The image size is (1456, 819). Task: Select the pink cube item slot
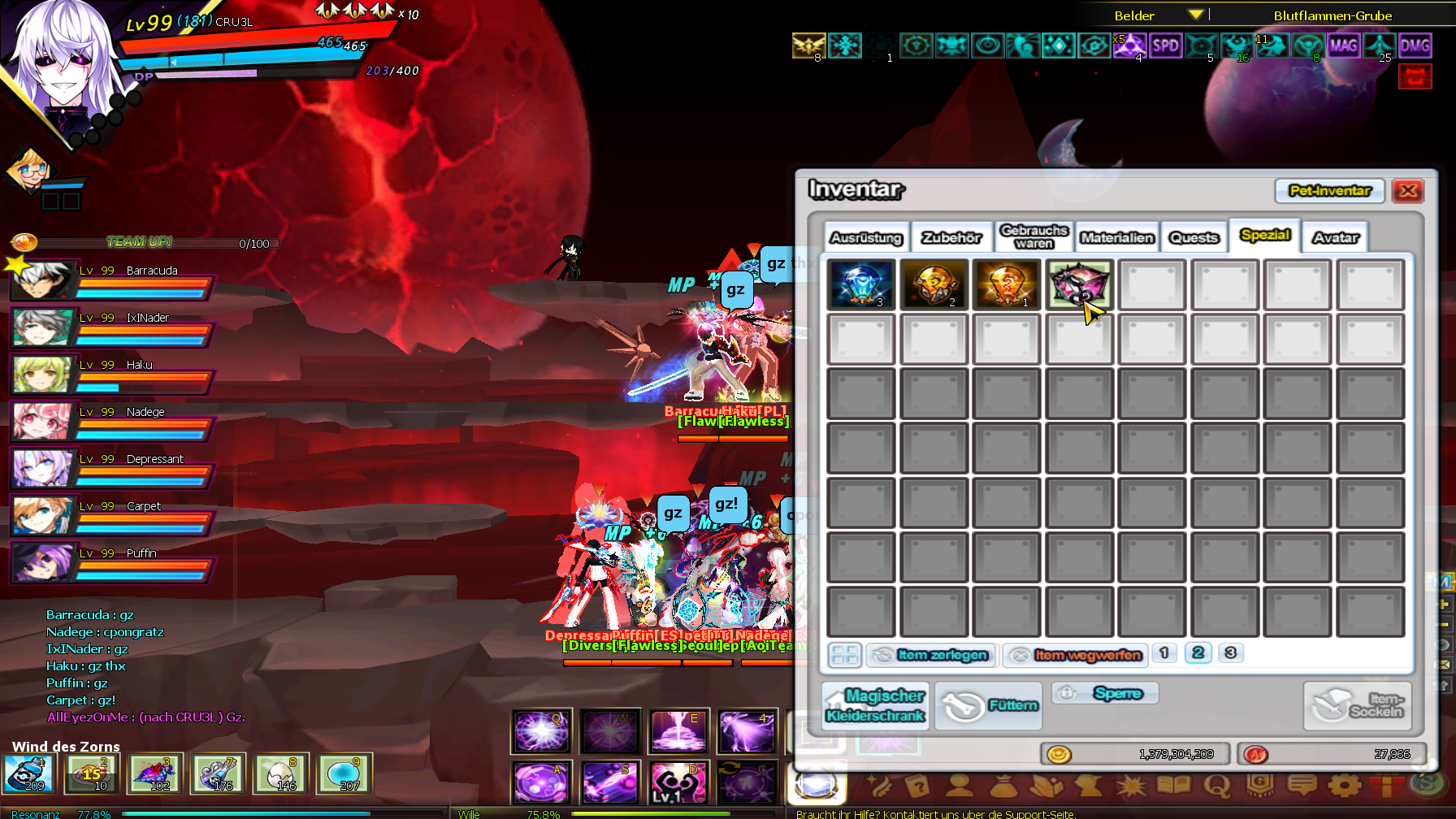[x=1079, y=284]
